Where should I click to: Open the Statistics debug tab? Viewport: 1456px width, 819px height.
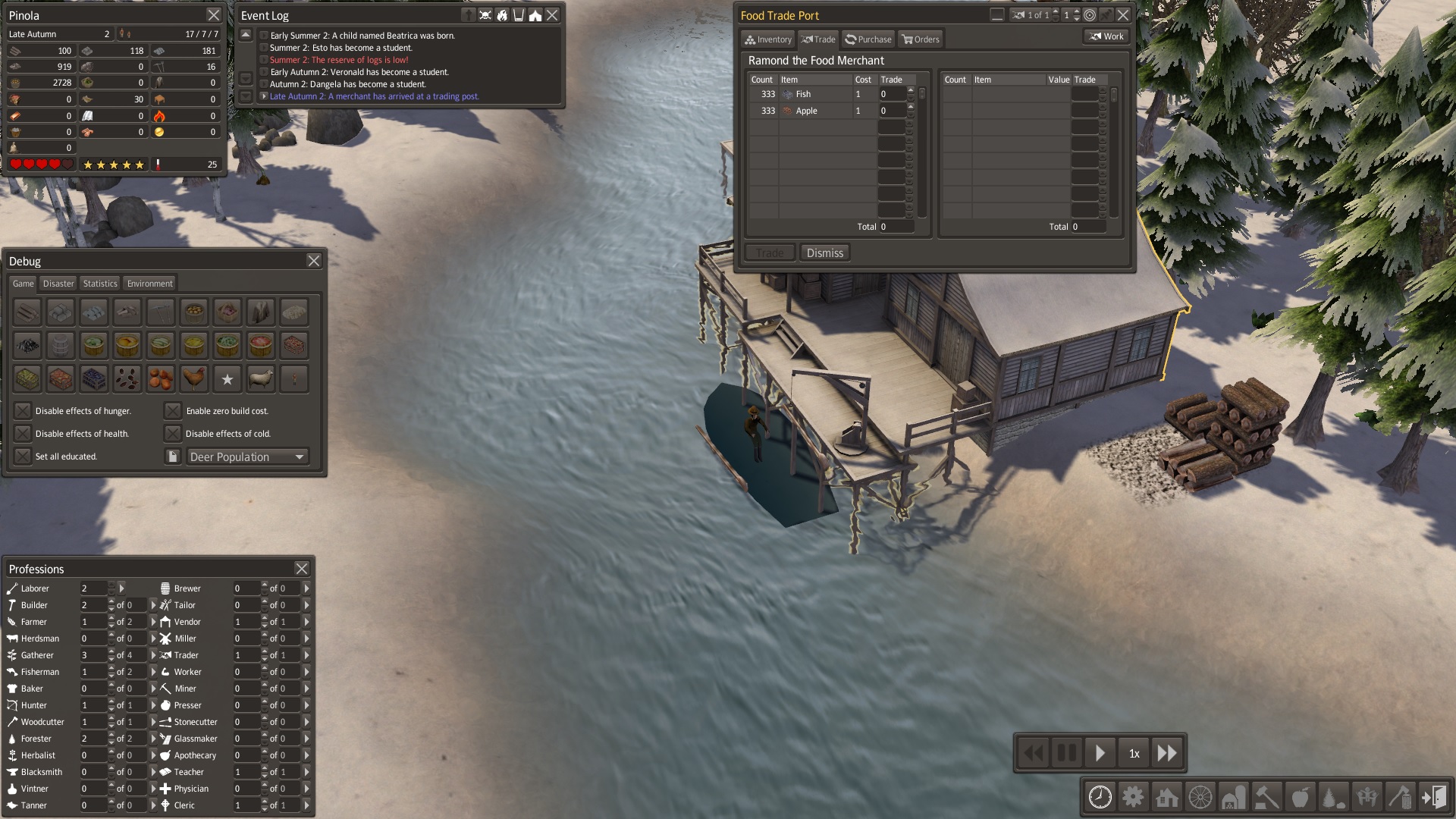(x=100, y=284)
